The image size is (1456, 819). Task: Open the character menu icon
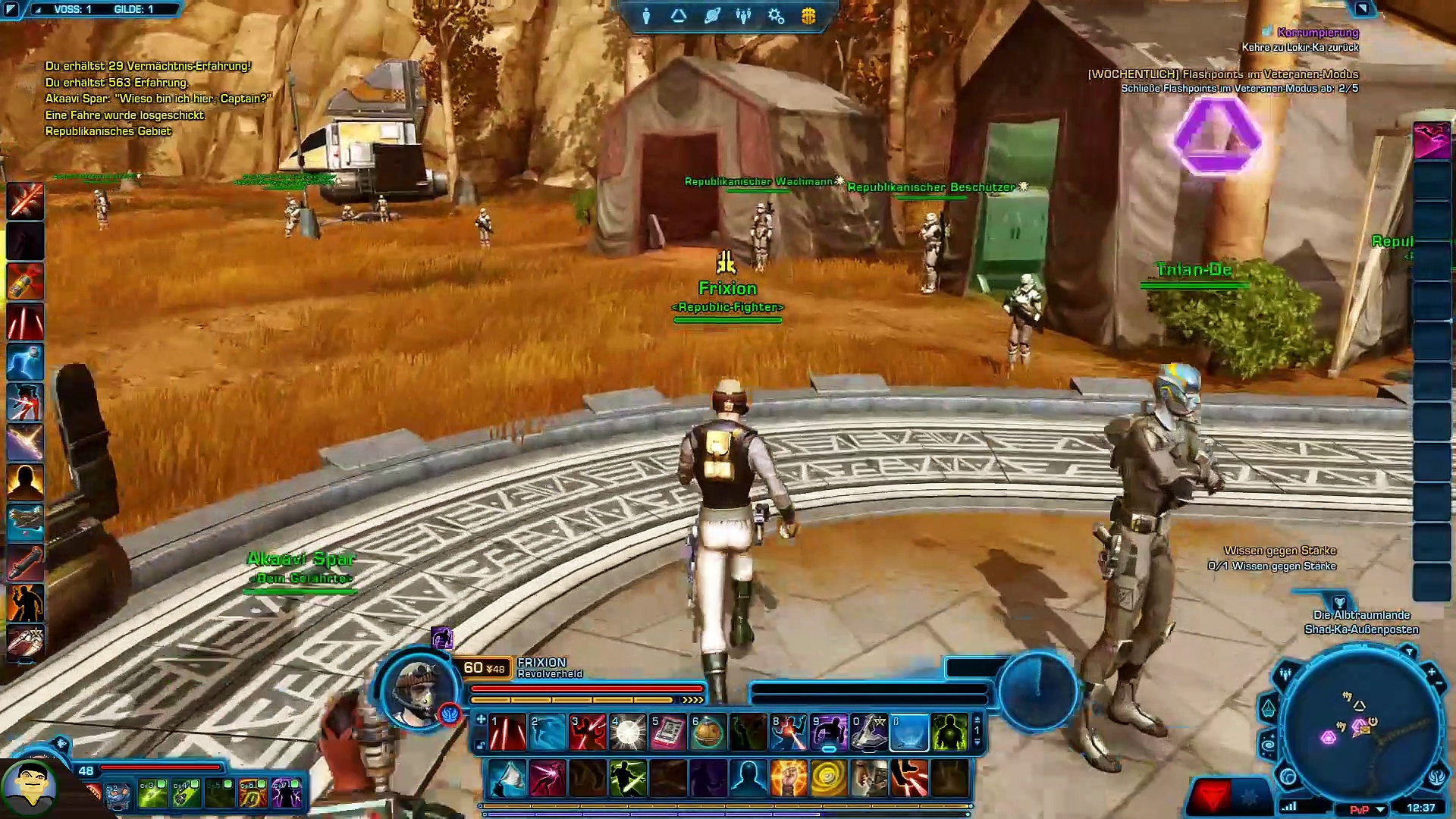[646, 16]
